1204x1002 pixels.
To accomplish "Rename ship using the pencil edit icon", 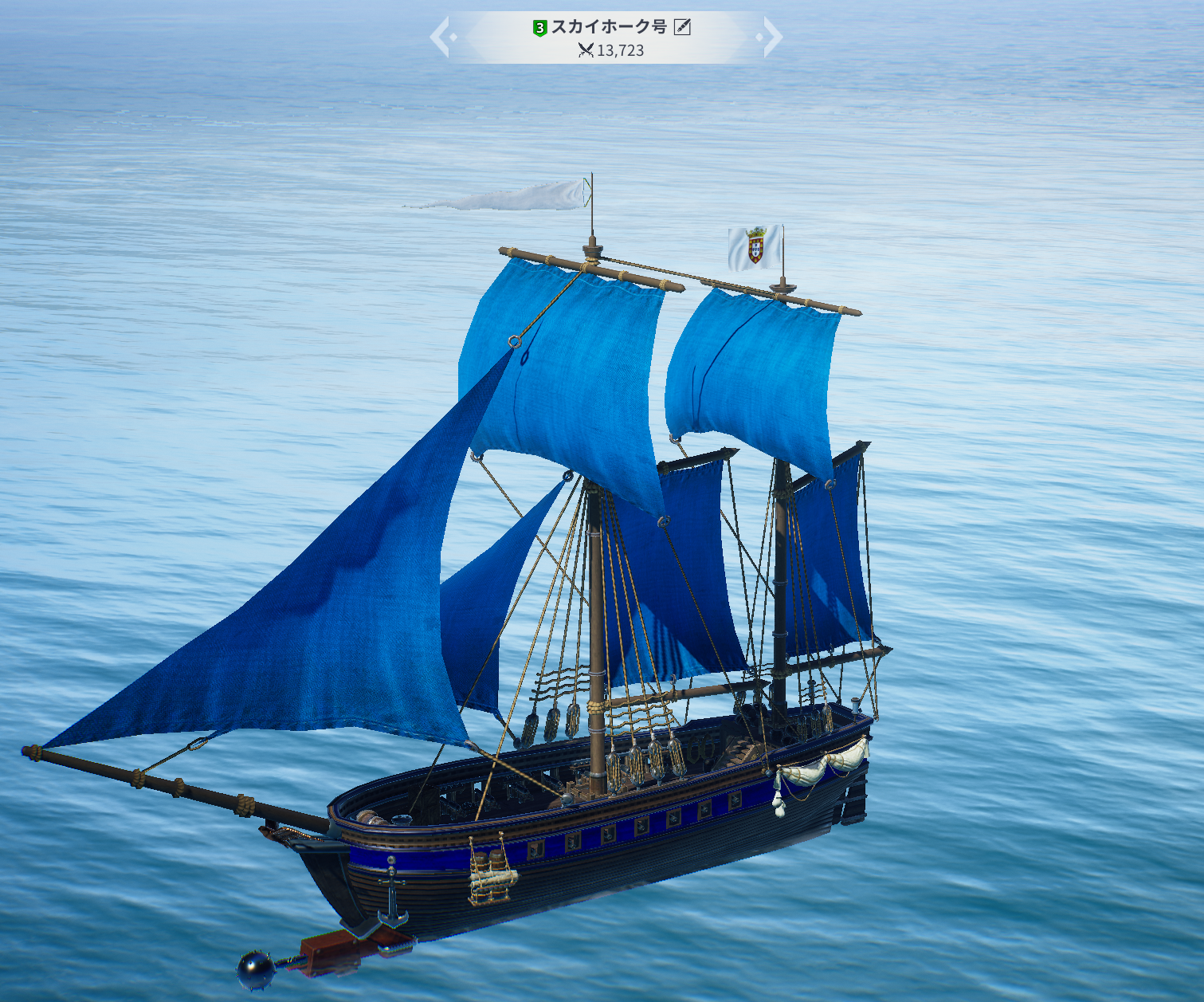I will (682, 27).
